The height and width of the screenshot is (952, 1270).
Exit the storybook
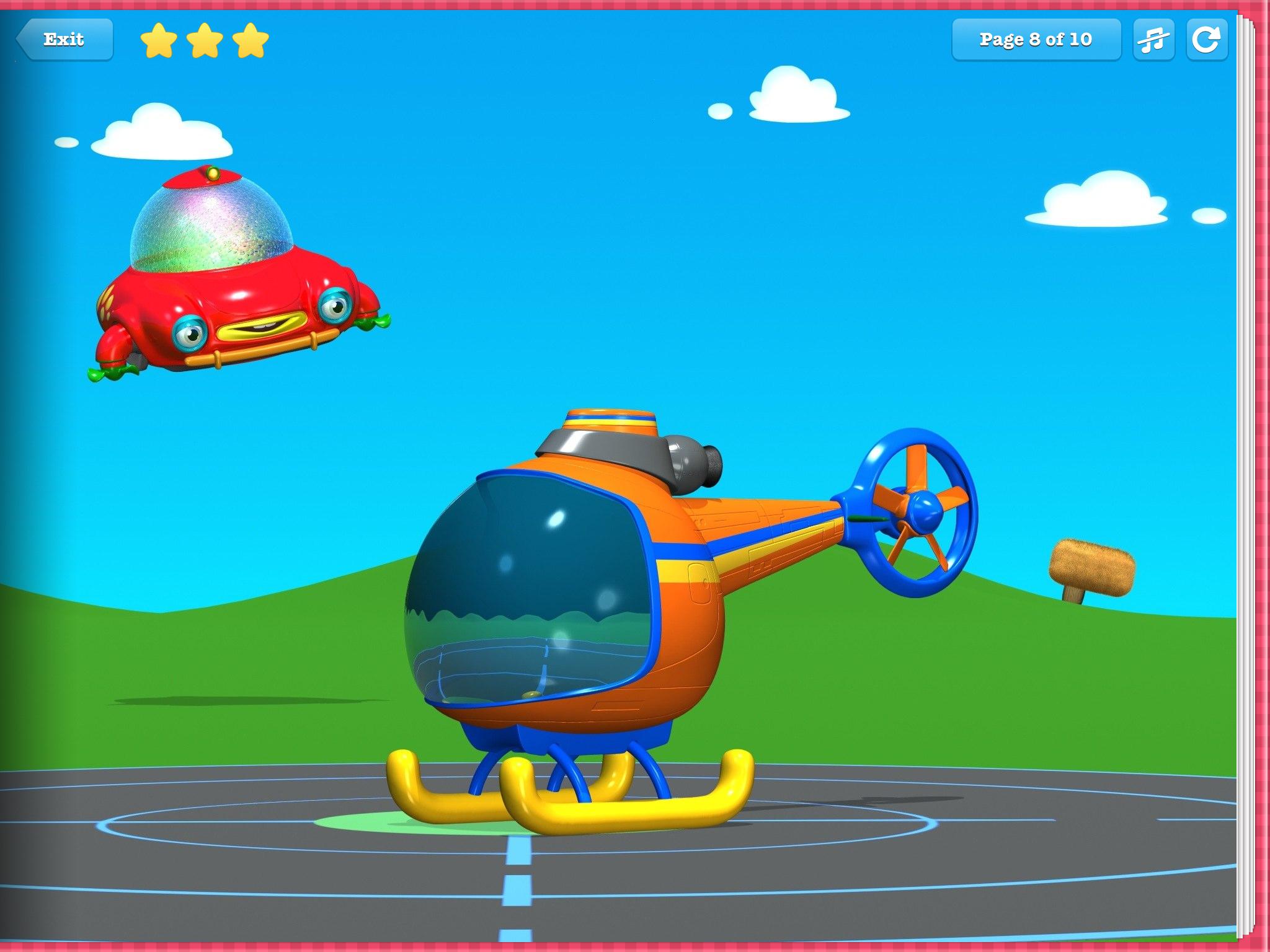(64, 38)
